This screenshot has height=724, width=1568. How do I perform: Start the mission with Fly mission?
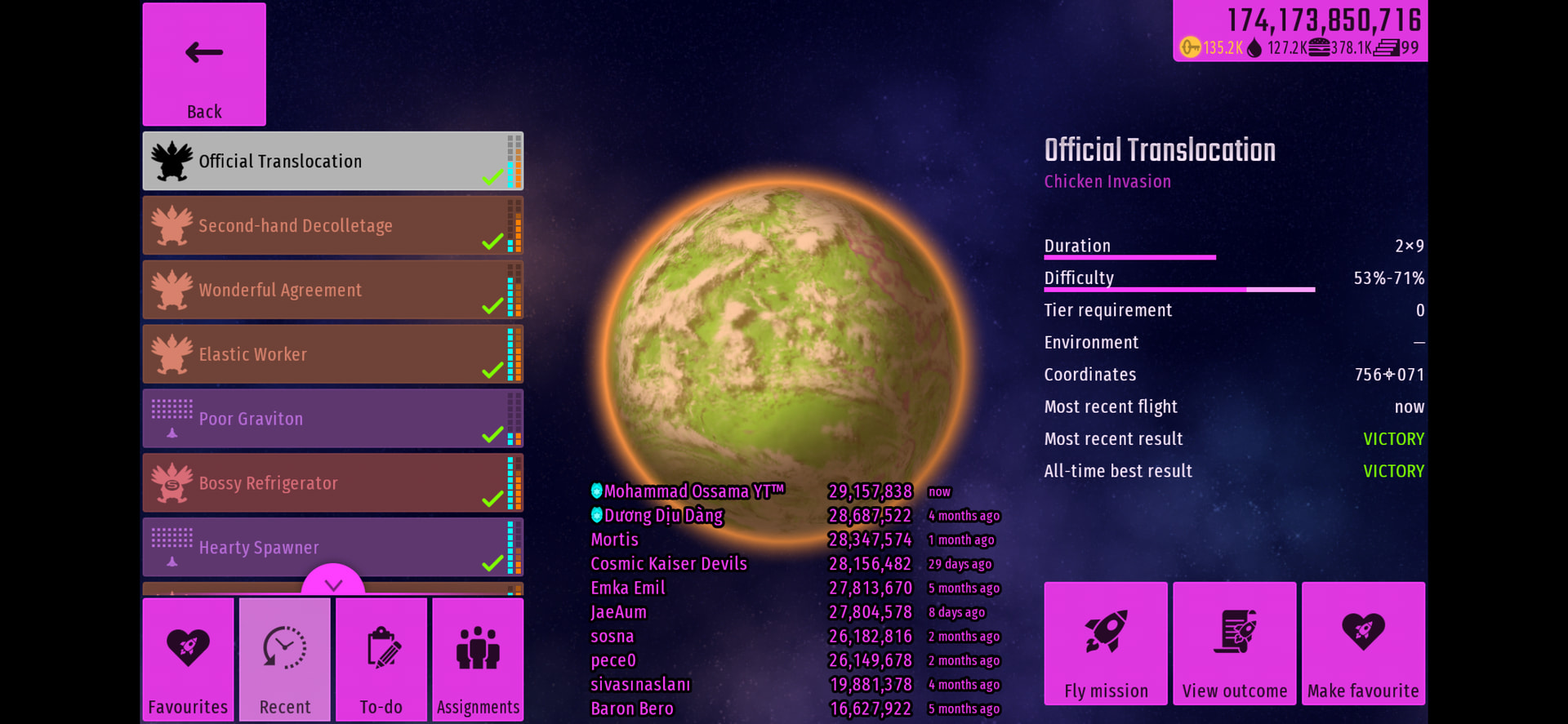pos(1106,643)
